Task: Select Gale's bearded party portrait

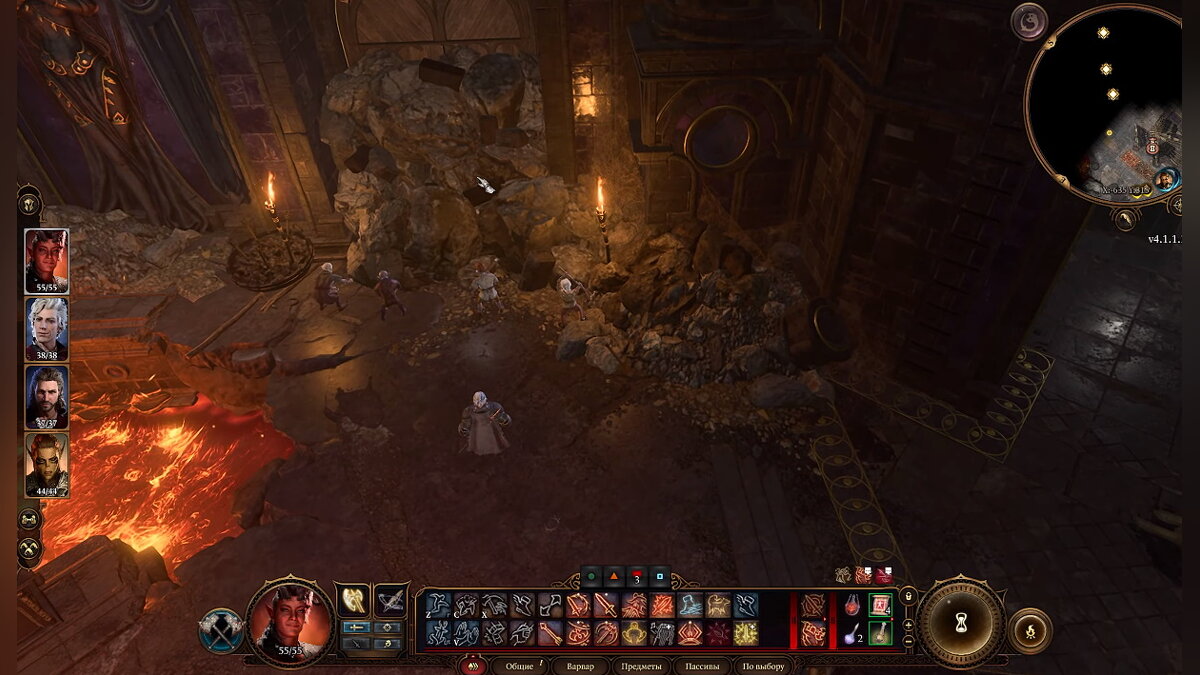Action: point(46,396)
